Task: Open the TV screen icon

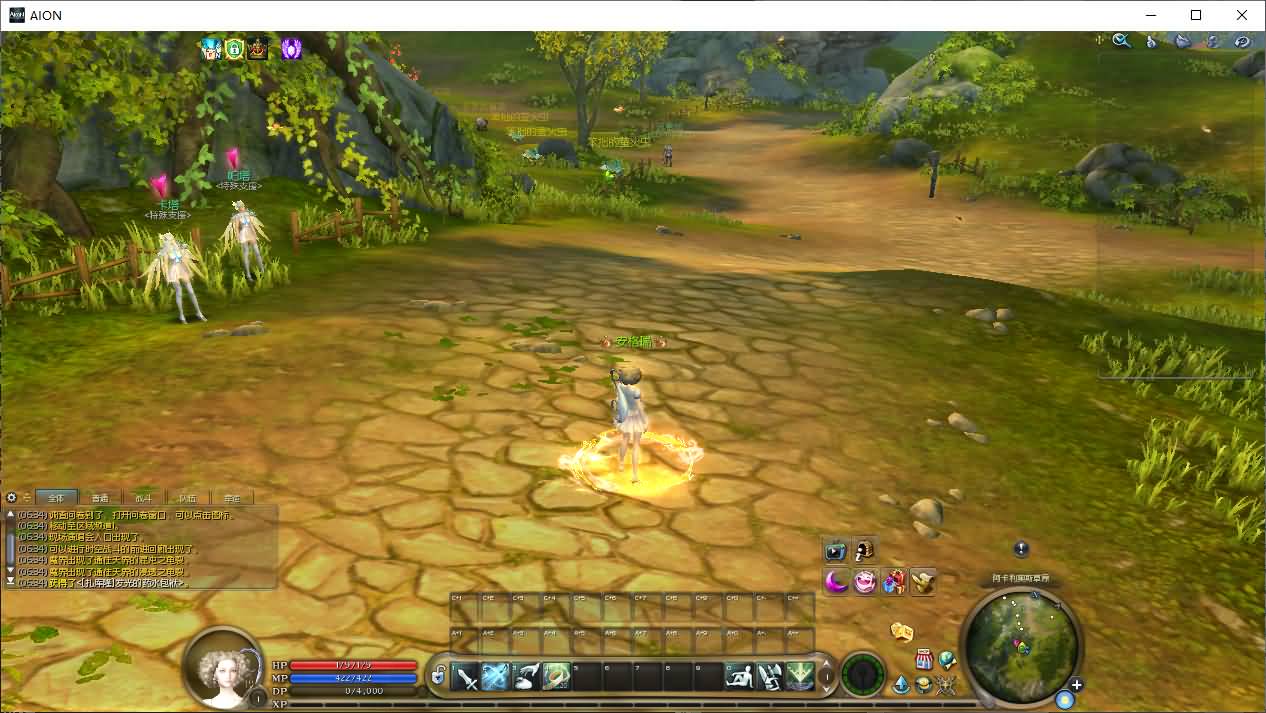Action: (x=836, y=551)
